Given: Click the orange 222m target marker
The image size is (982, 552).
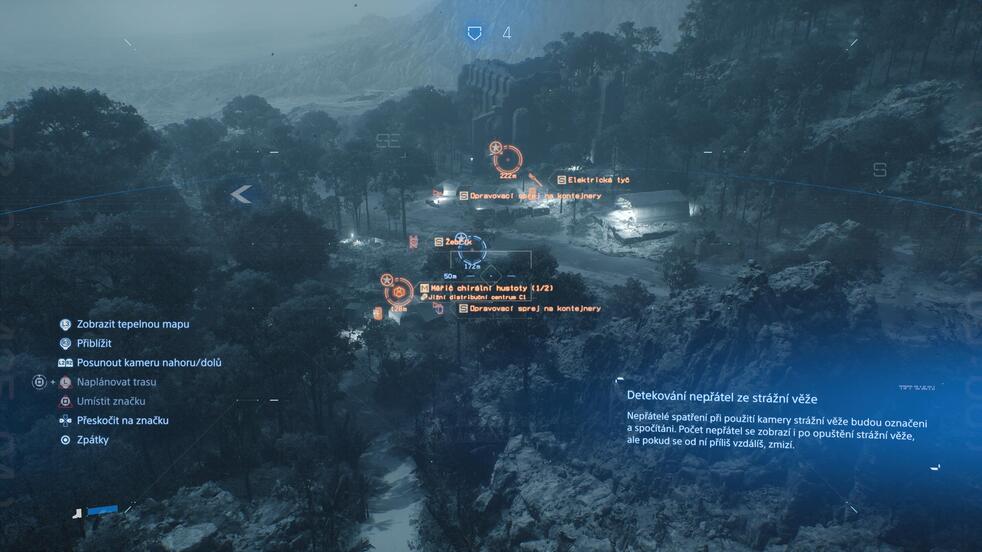Looking at the screenshot, I should tap(507, 158).
